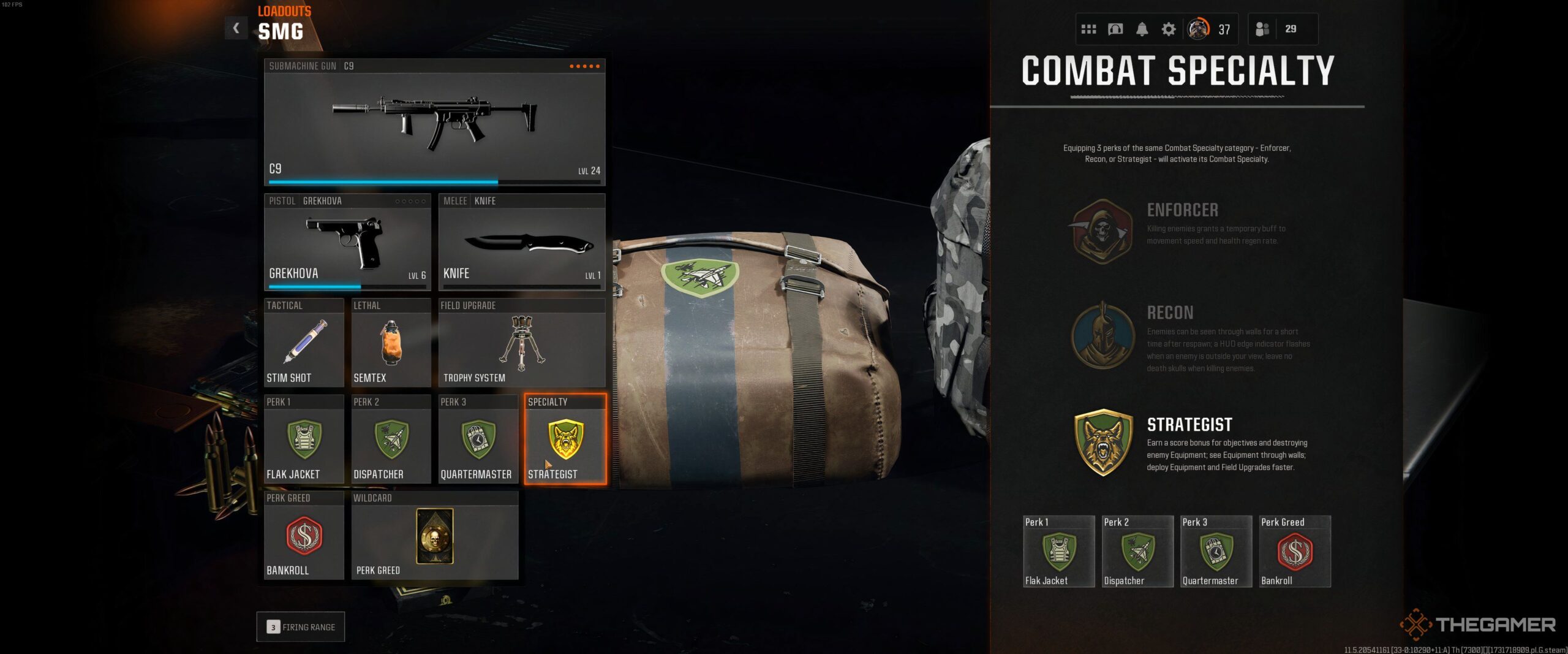Show notifications with the bell icon
The height and width of the screenshot is (654, 1568).
coord(1142,29)
